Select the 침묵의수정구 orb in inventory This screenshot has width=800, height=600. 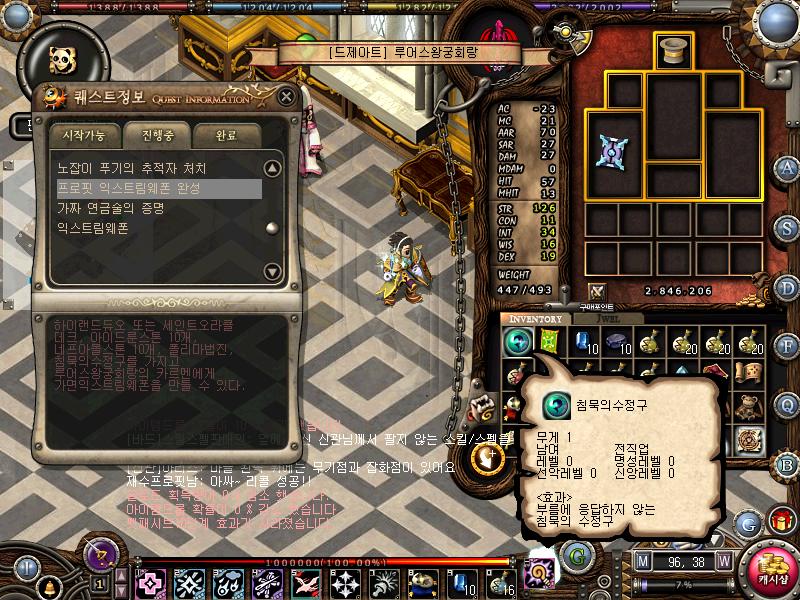516,342
